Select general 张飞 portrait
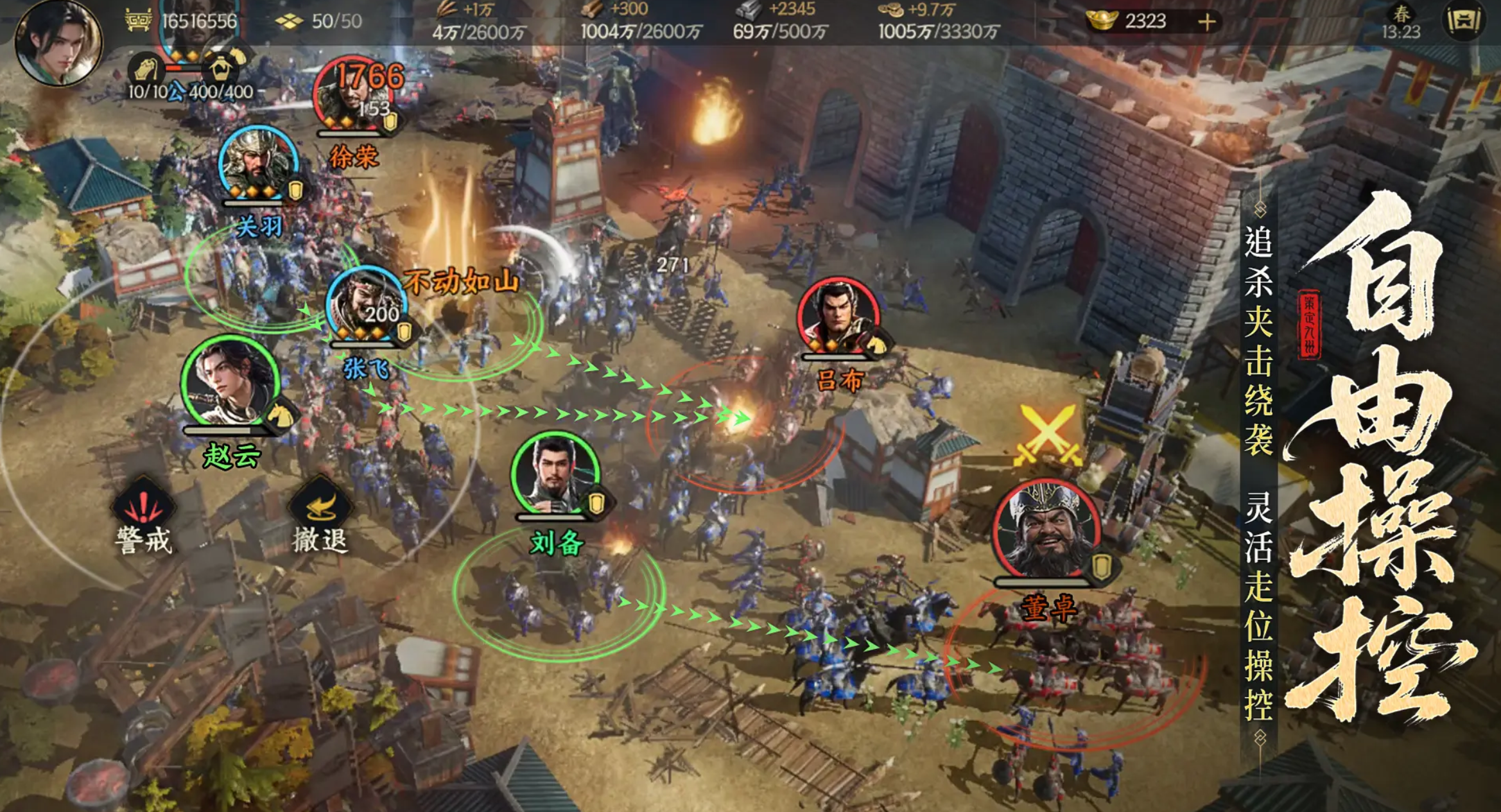This screenshot has width=1501, height=812. [366, 305]
